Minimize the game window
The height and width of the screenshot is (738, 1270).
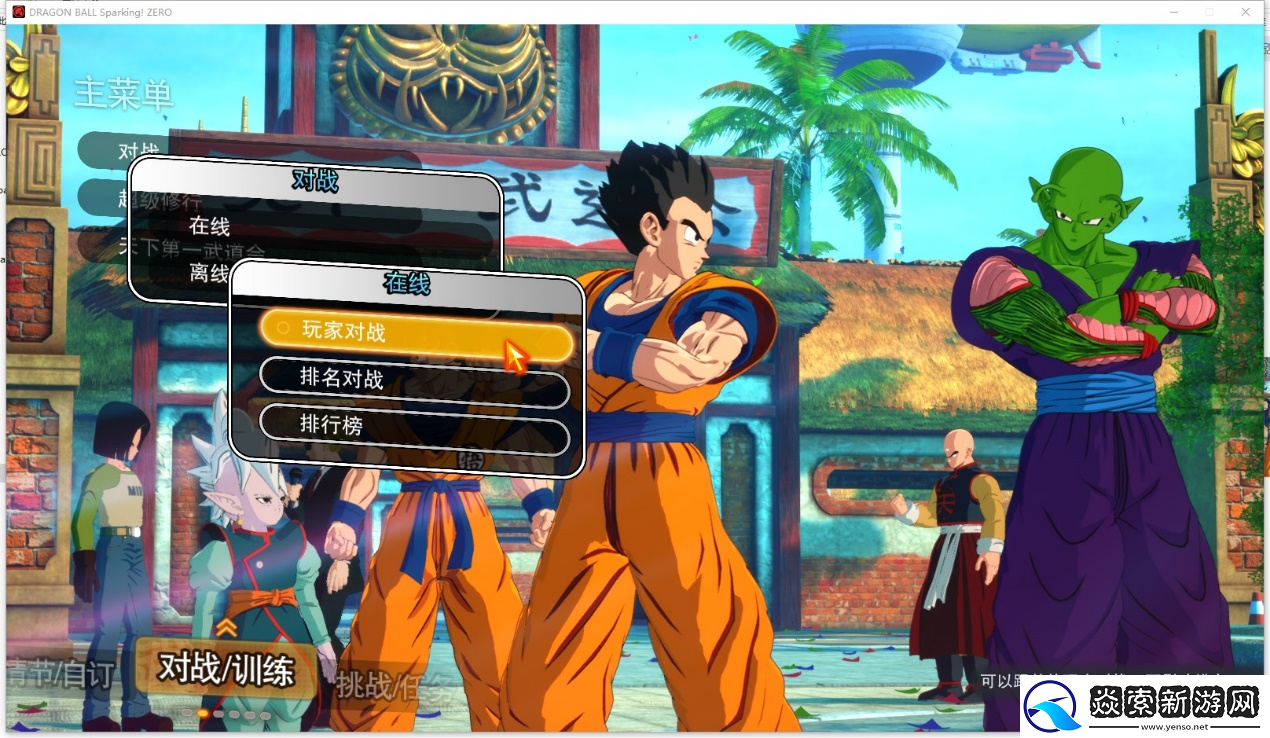point(1172,11)
